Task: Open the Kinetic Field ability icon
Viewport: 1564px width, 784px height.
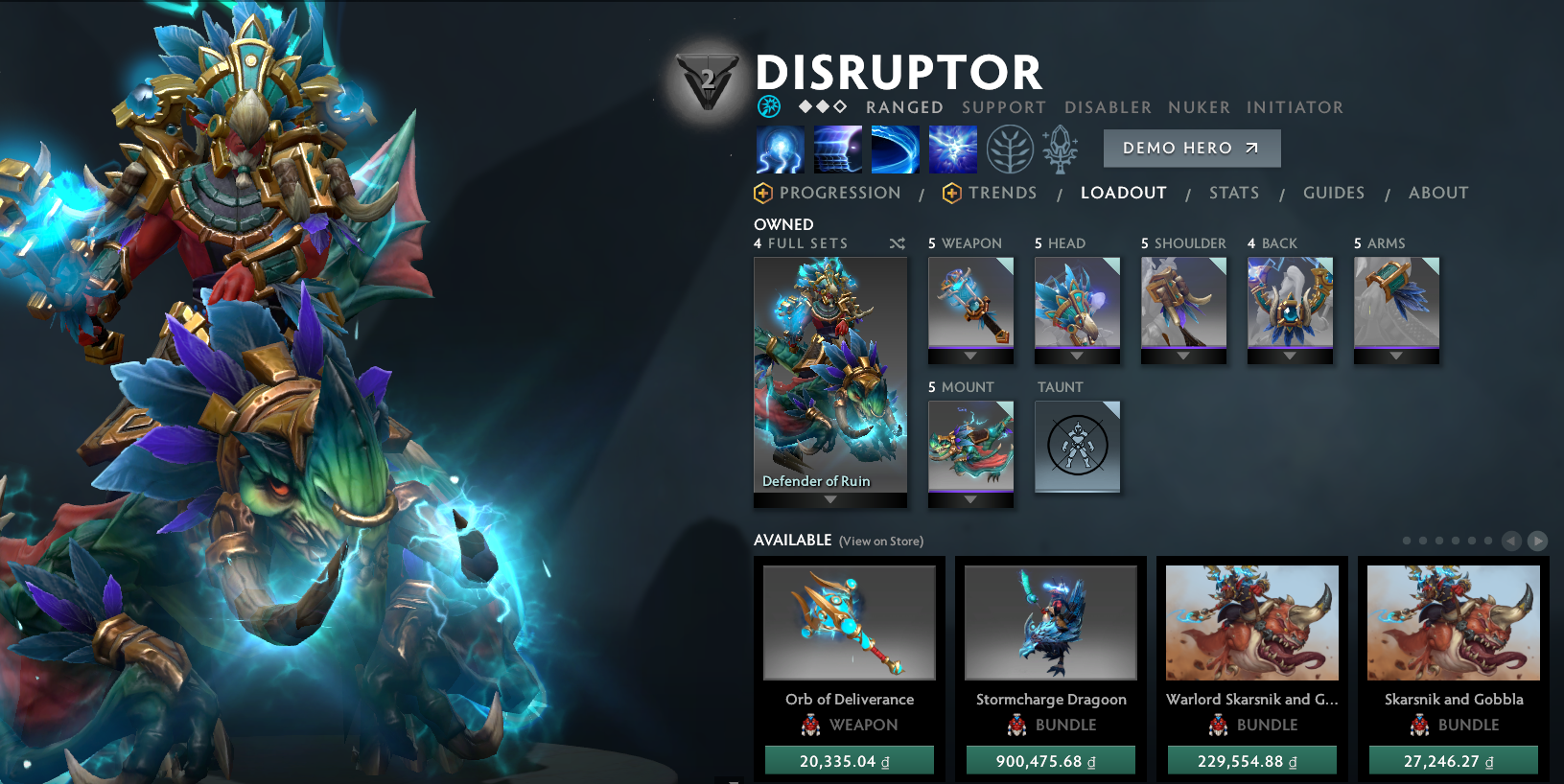Action: tap(895, 149)
